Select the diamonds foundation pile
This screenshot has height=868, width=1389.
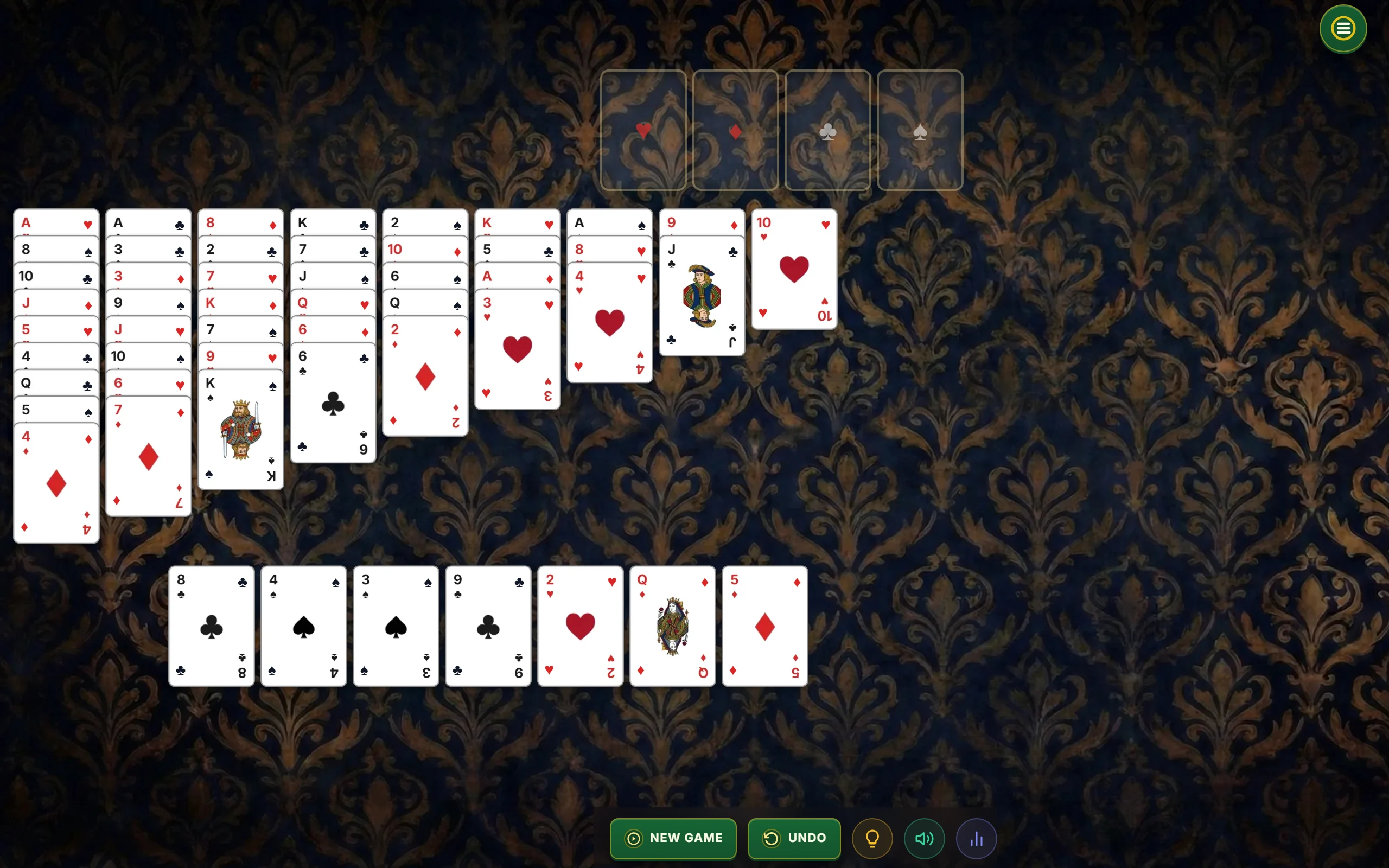(x=735, y=130)
